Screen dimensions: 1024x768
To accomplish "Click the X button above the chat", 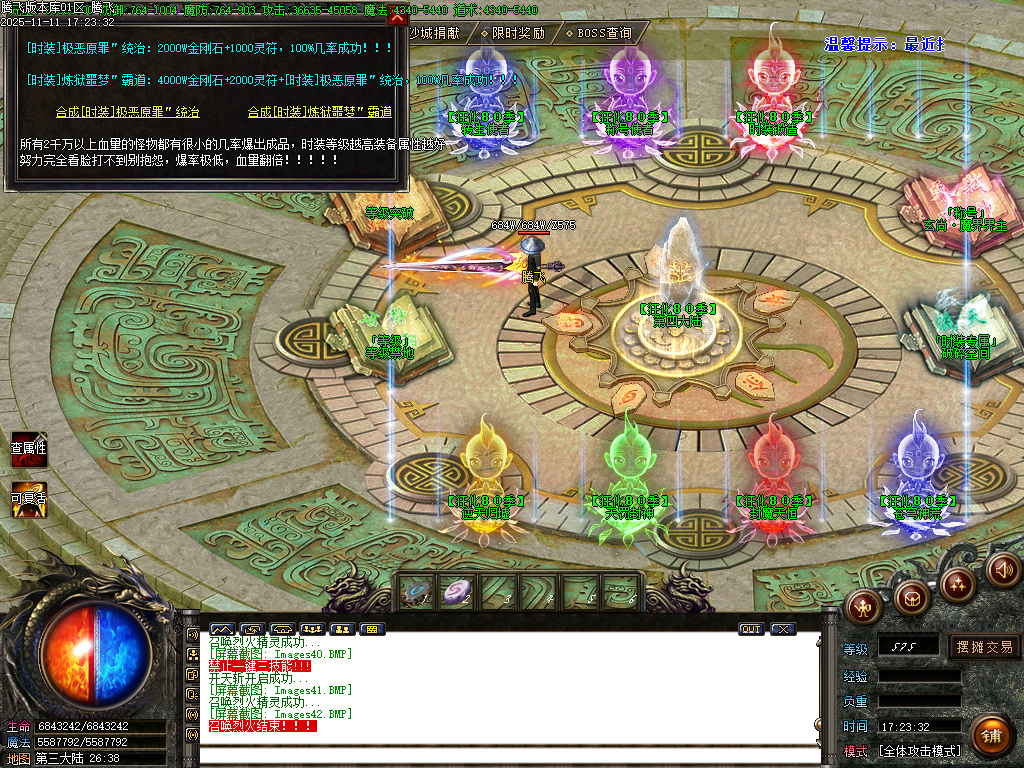I will [783, 629].
